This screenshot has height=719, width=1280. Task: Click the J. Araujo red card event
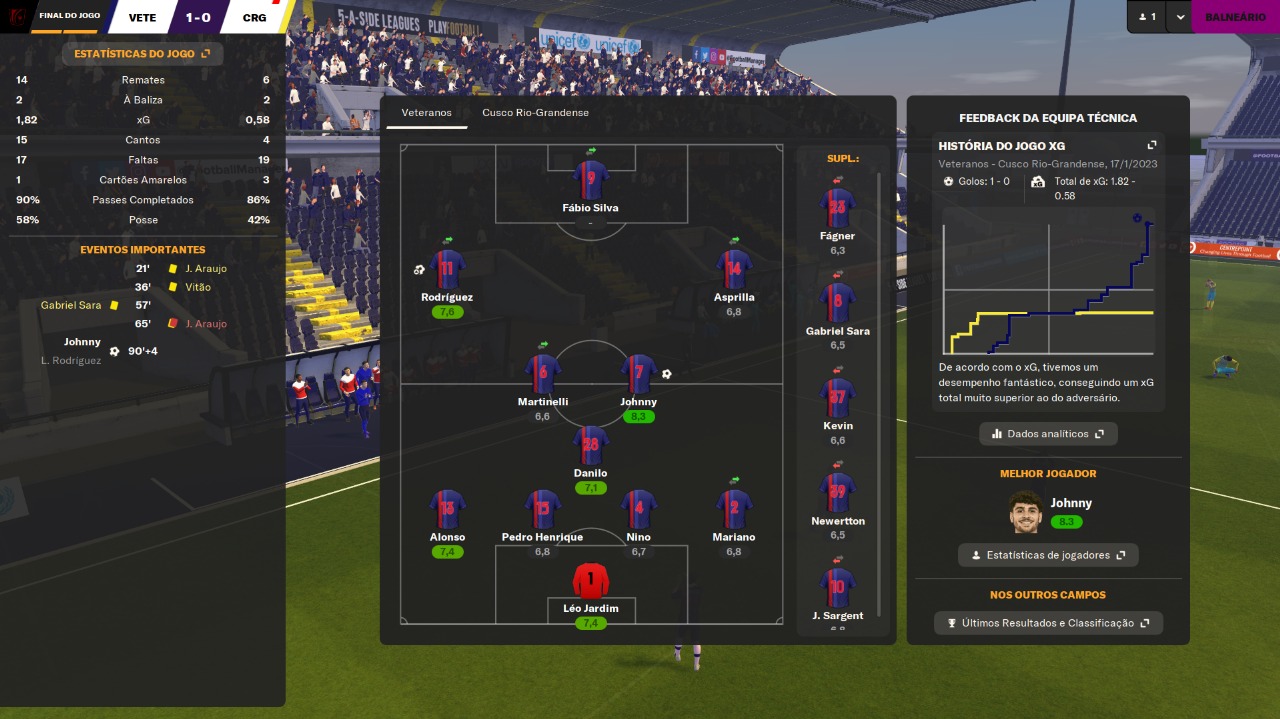[206, 324]
